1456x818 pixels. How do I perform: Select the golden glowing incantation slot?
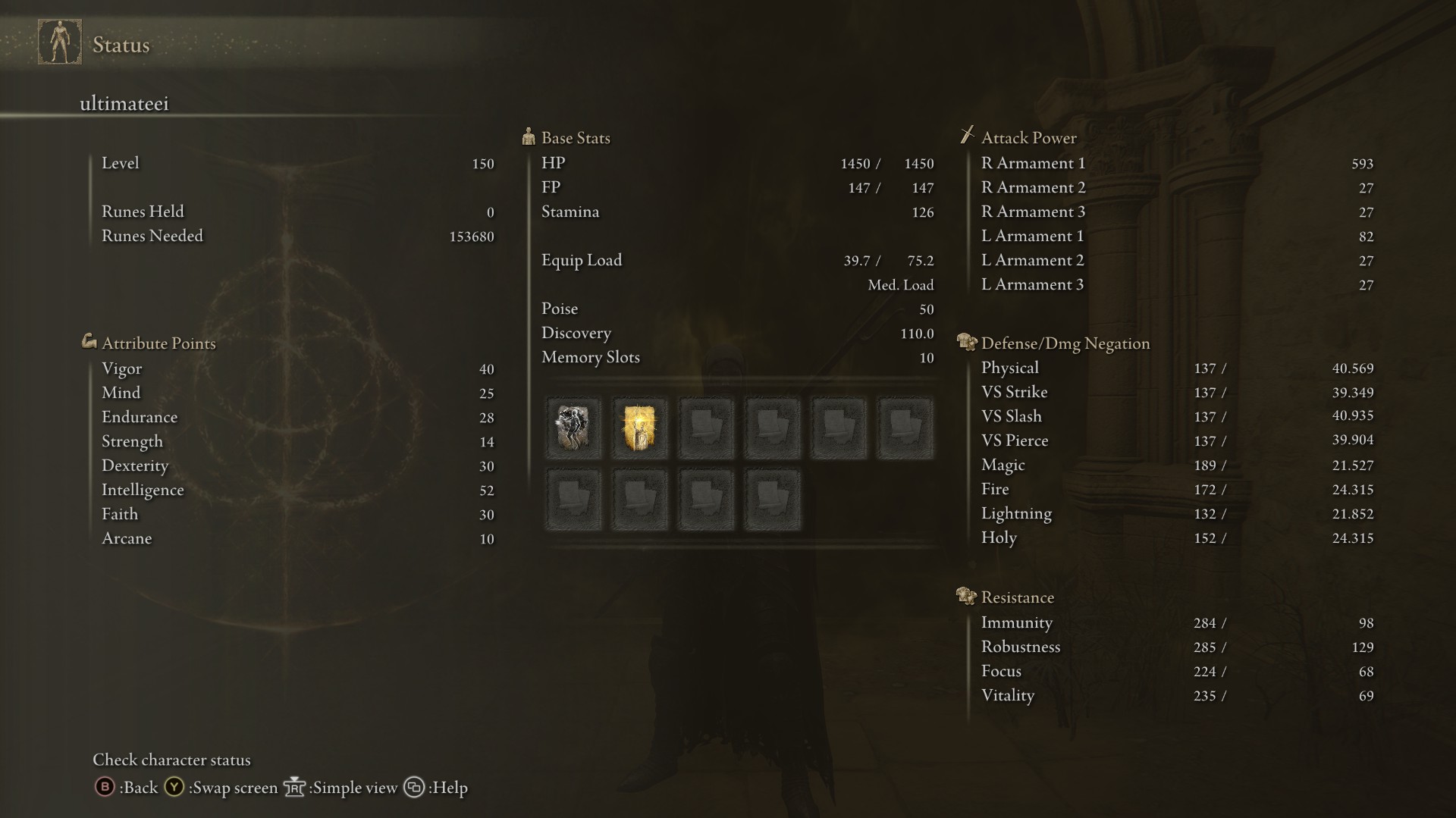pyautogui.click(x=639, y=428)
